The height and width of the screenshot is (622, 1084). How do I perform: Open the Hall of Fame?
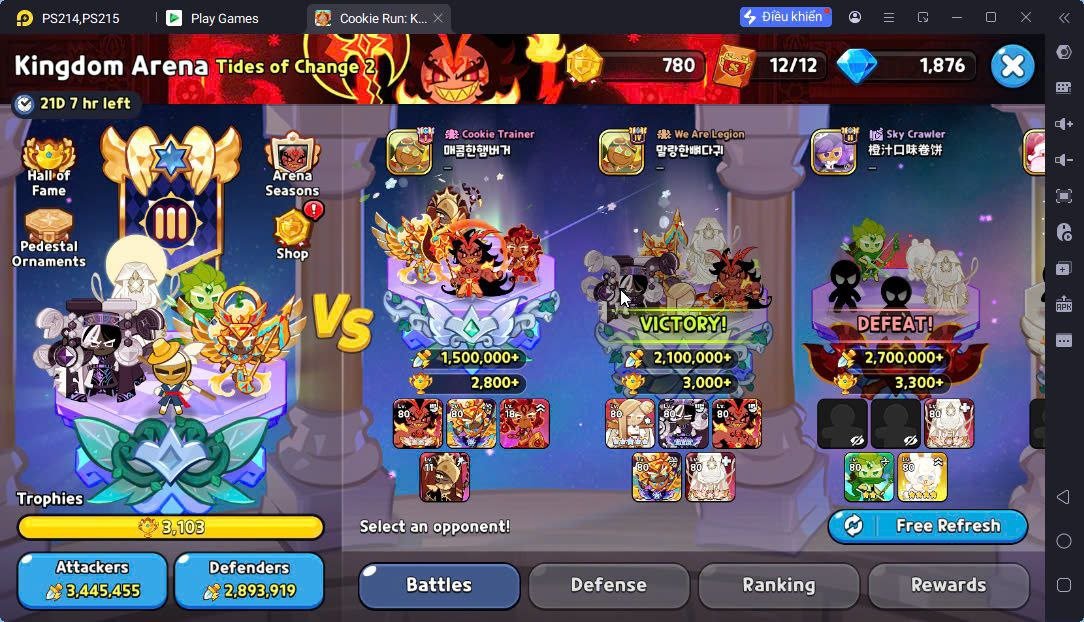pos(49,167)
